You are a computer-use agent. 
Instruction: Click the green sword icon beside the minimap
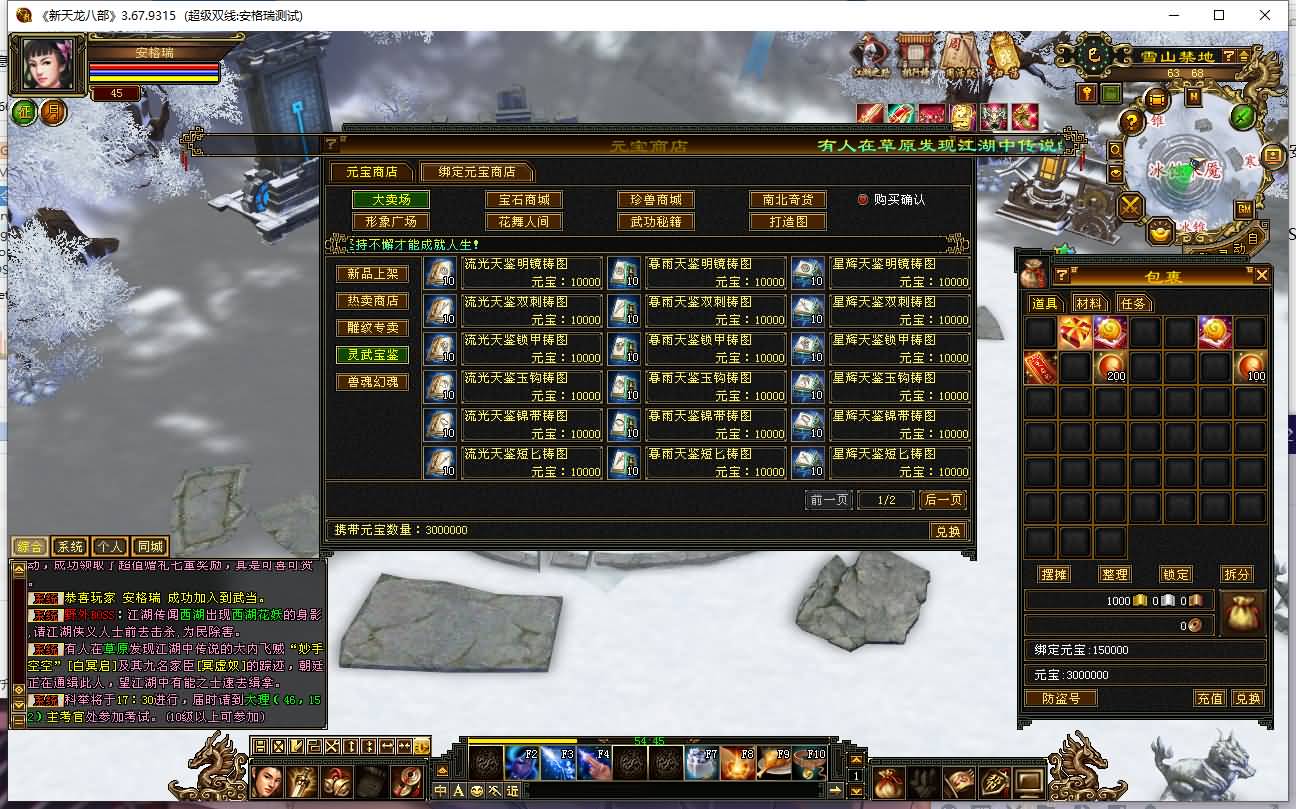(x=1243, y=118)
